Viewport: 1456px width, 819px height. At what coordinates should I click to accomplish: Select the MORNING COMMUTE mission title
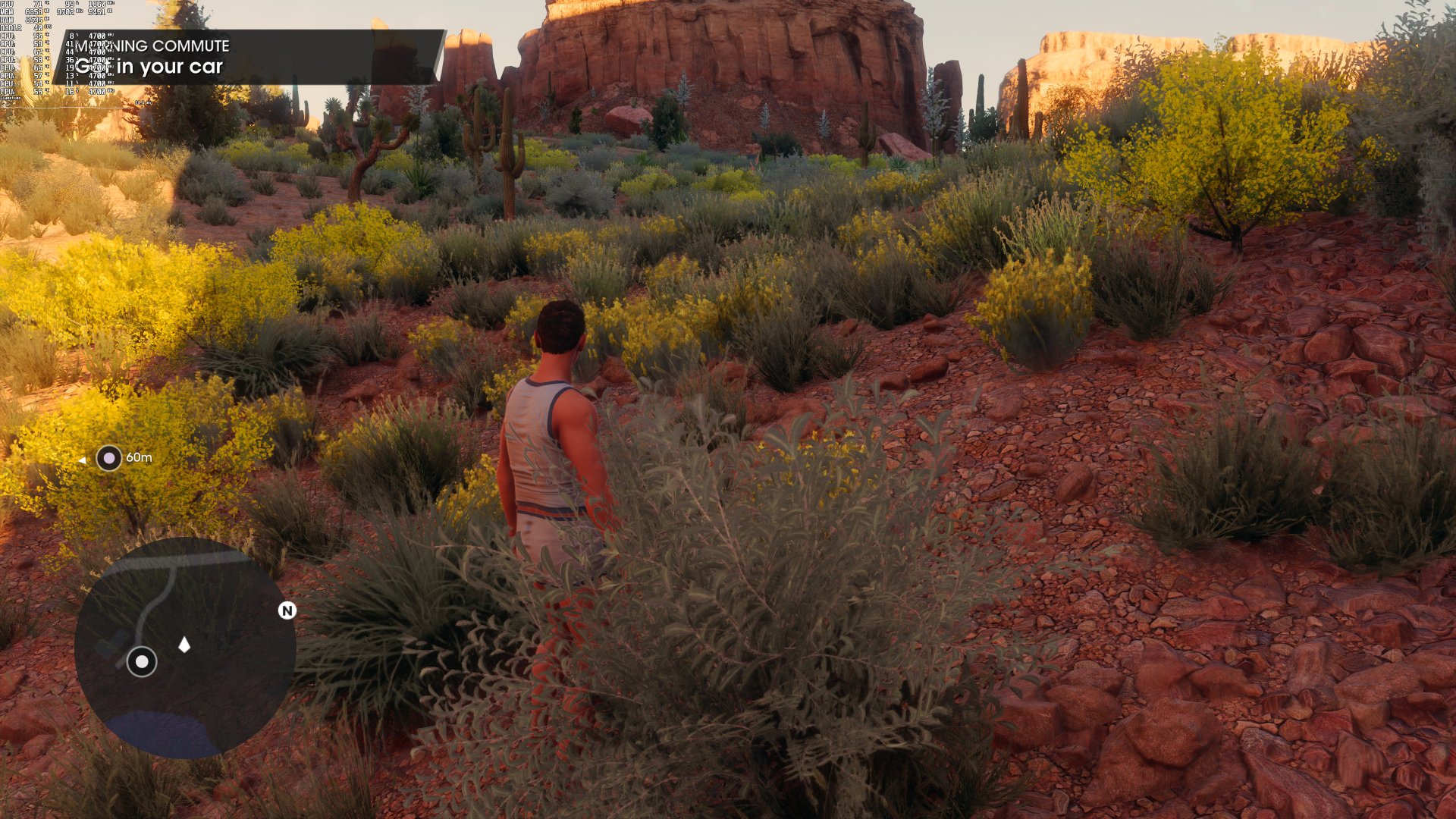click(152, 46)
